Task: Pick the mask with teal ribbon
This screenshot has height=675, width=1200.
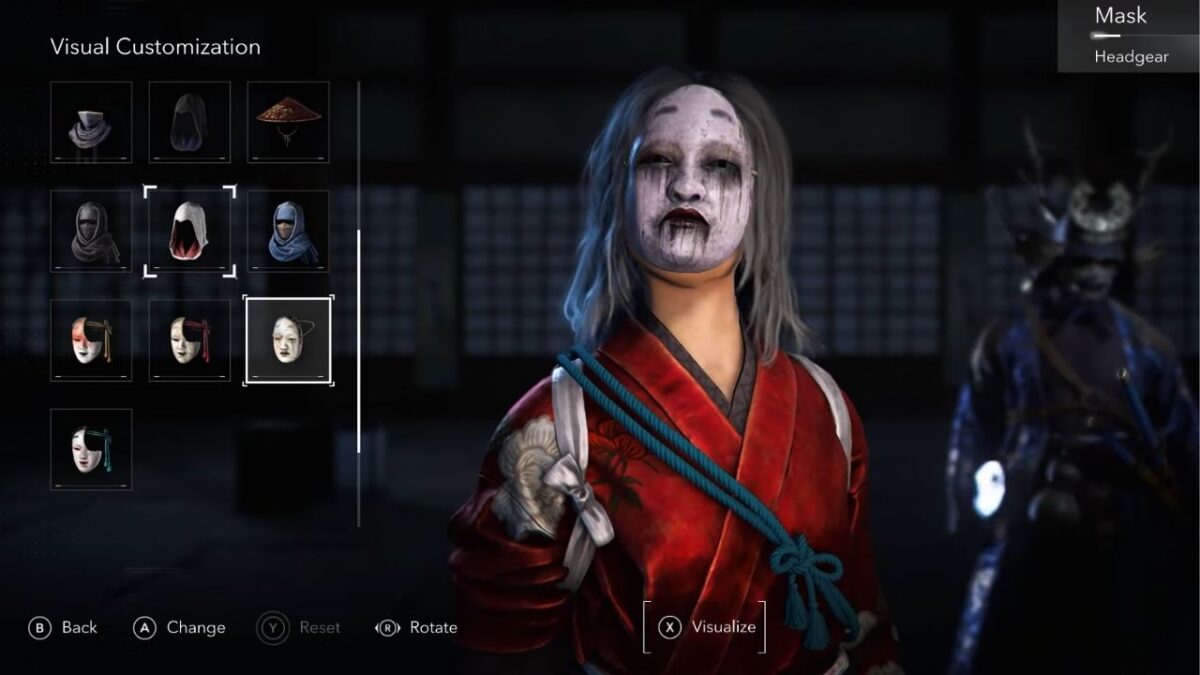Action: pos(91,449)
